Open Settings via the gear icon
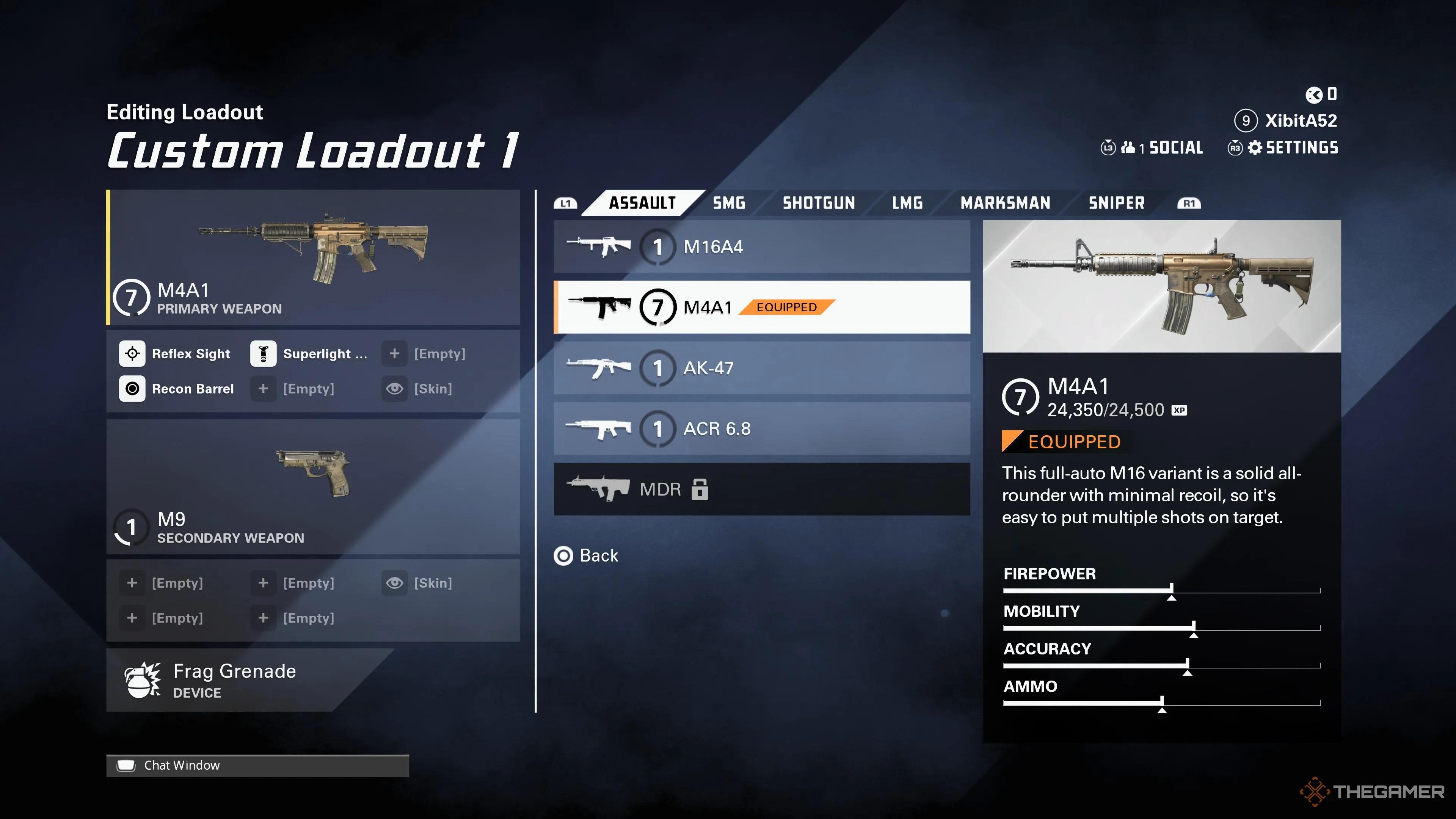The image size is (1456, 819). click(1255, 147)
